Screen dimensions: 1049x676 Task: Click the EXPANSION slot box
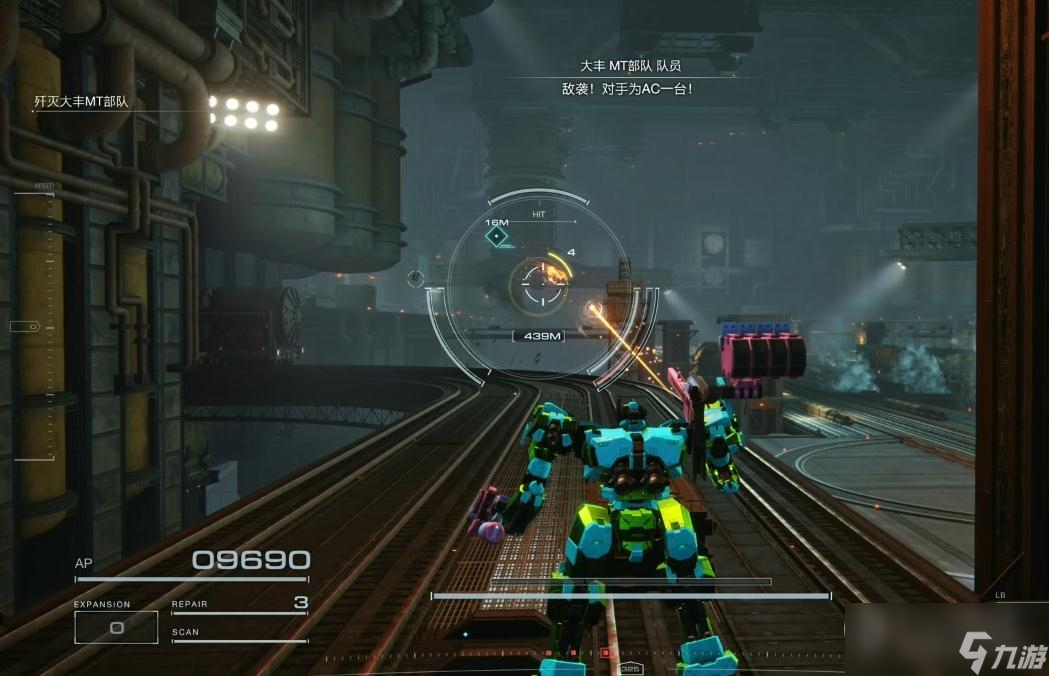116,627
